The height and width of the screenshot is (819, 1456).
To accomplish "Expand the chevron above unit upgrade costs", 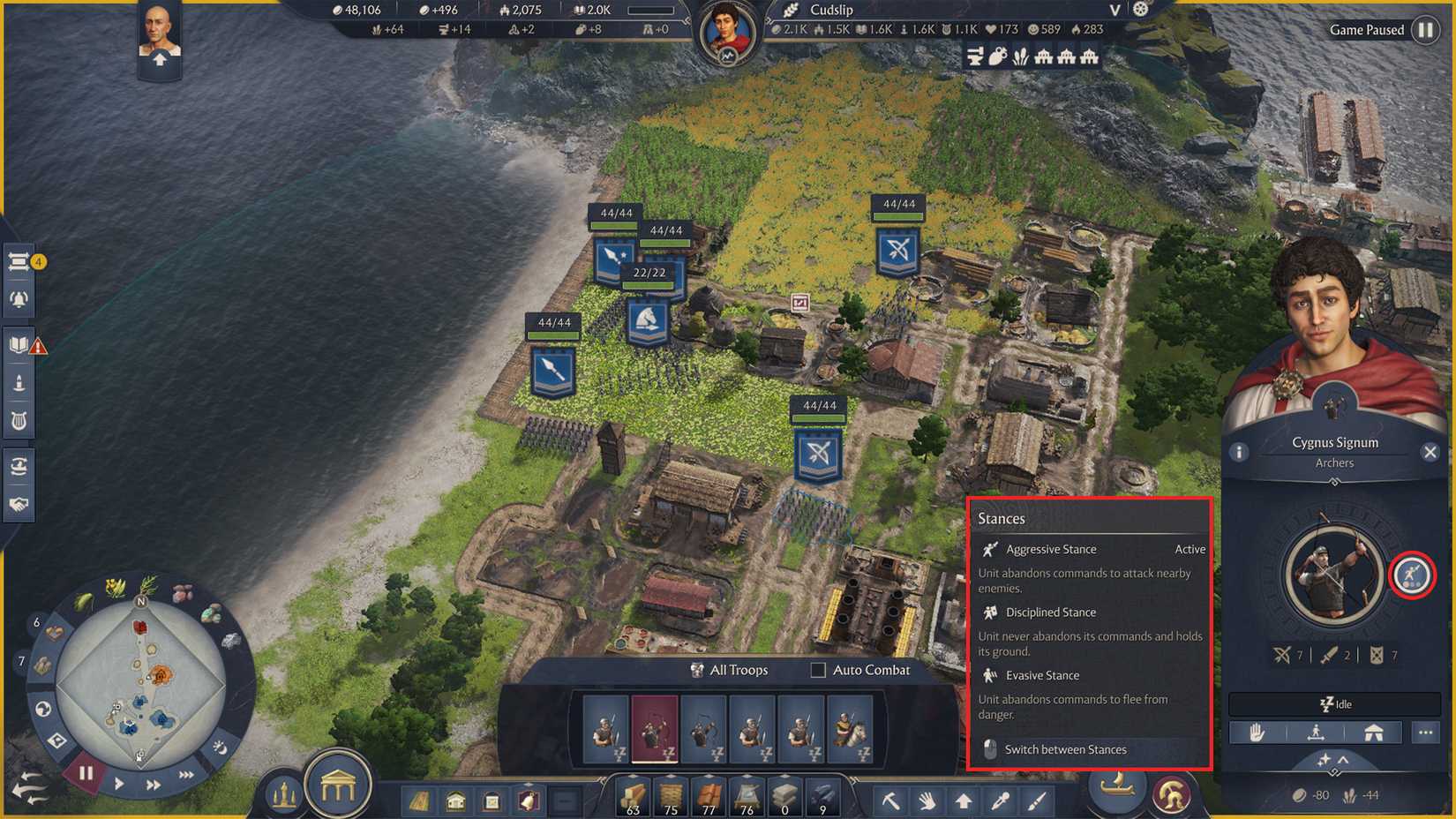I will click(1345, 761).
